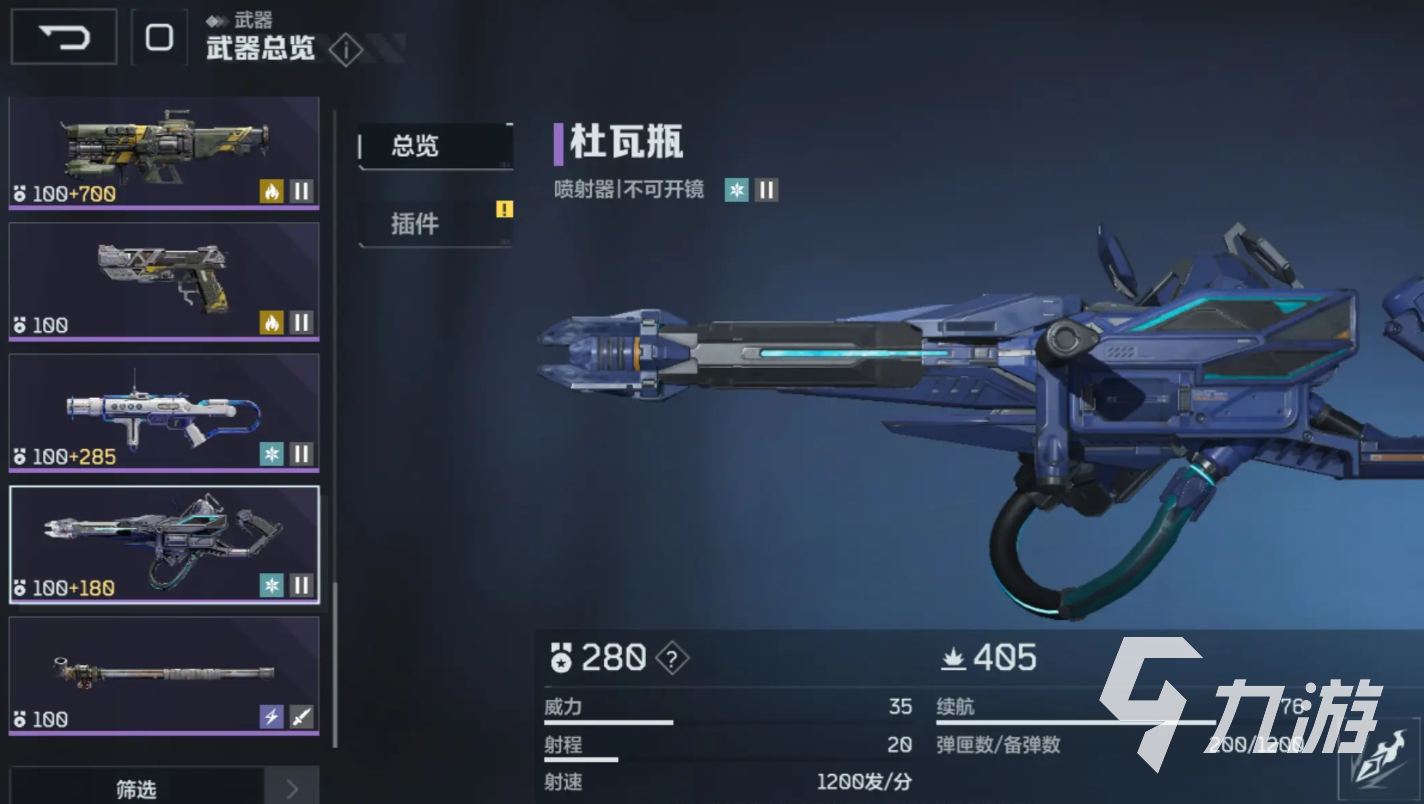Show weapon overview info icon
The height and width of the screenshot is (804, 1424).
point(345,49)
